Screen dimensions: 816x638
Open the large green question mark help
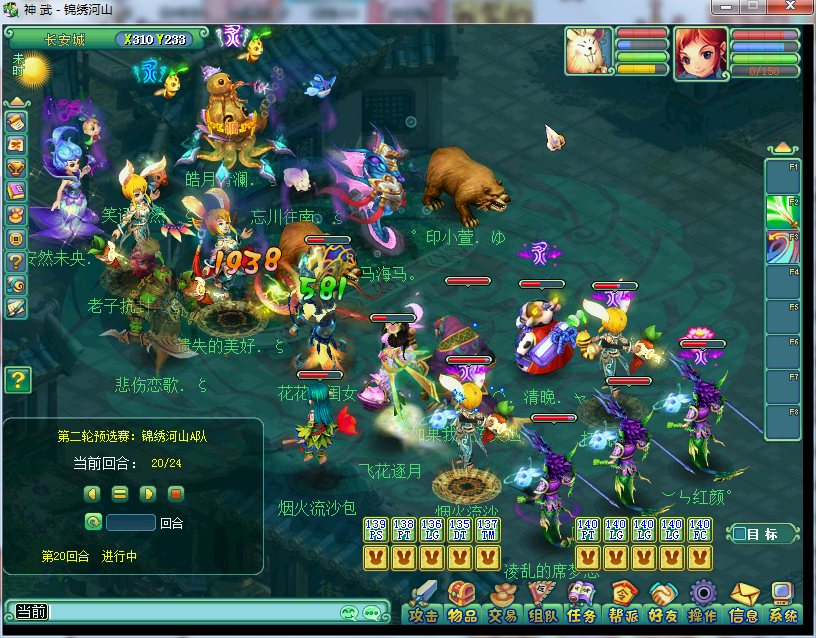(18, 380)
